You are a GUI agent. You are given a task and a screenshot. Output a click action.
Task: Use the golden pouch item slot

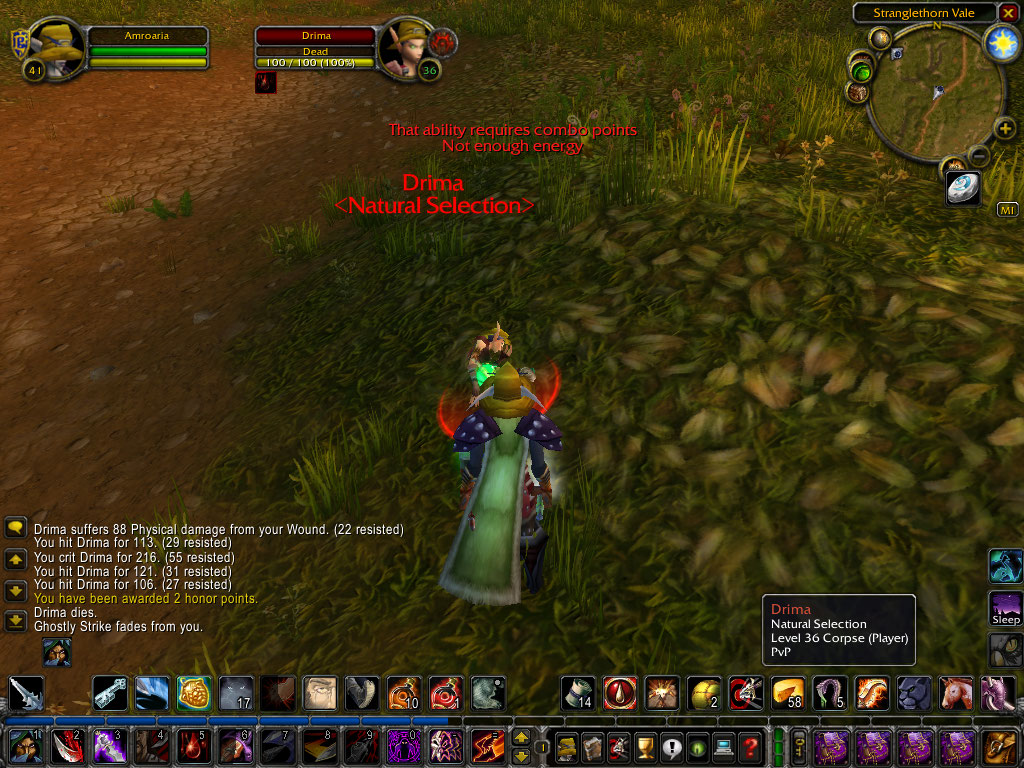point(194,693)
